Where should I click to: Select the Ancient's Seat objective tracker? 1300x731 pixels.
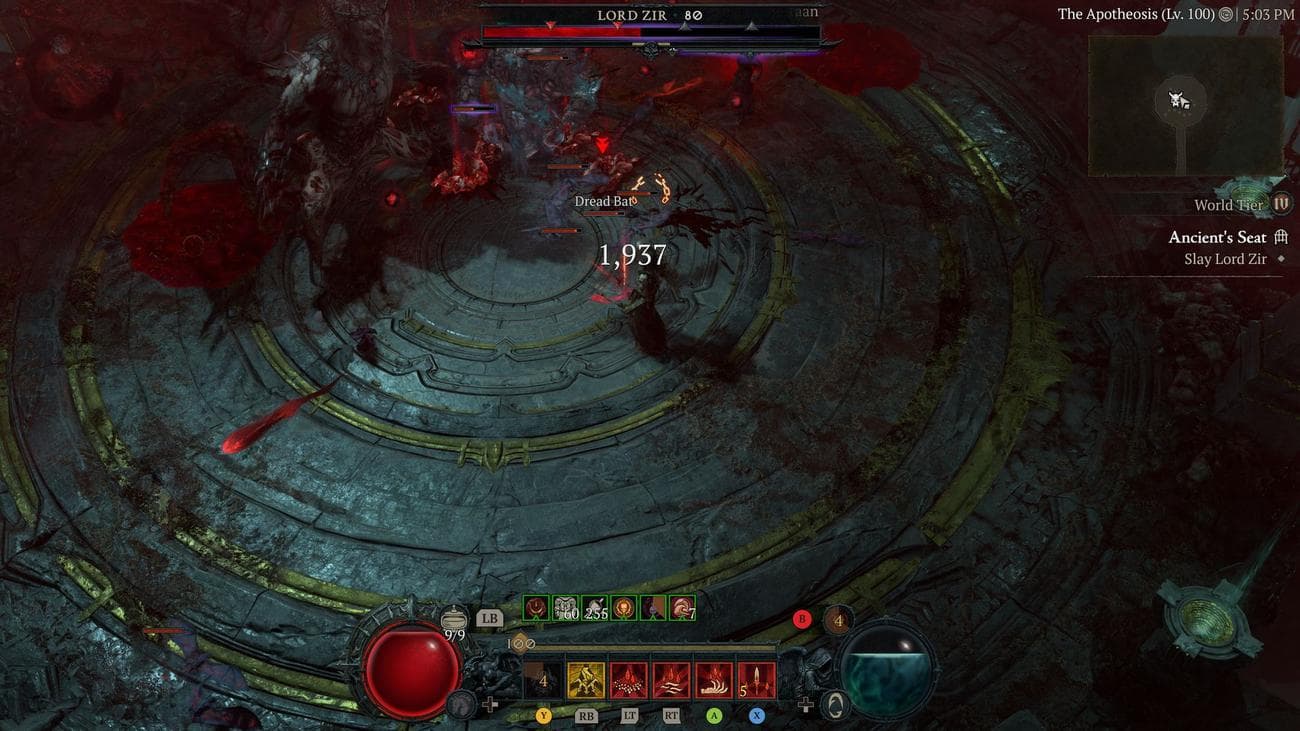pos(1218,238)
